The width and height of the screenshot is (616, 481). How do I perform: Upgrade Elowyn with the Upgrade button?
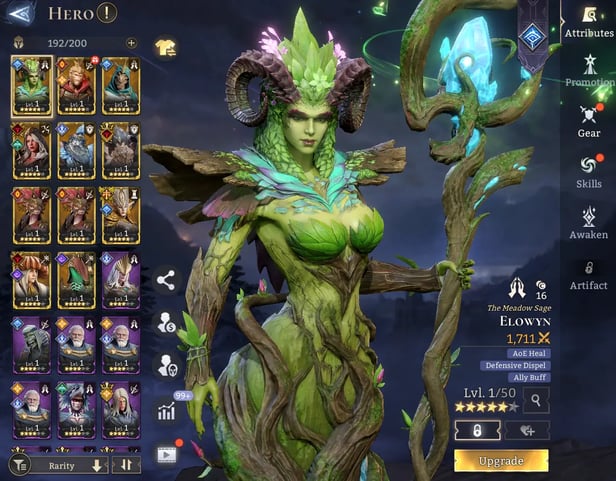tap(500, 461)
